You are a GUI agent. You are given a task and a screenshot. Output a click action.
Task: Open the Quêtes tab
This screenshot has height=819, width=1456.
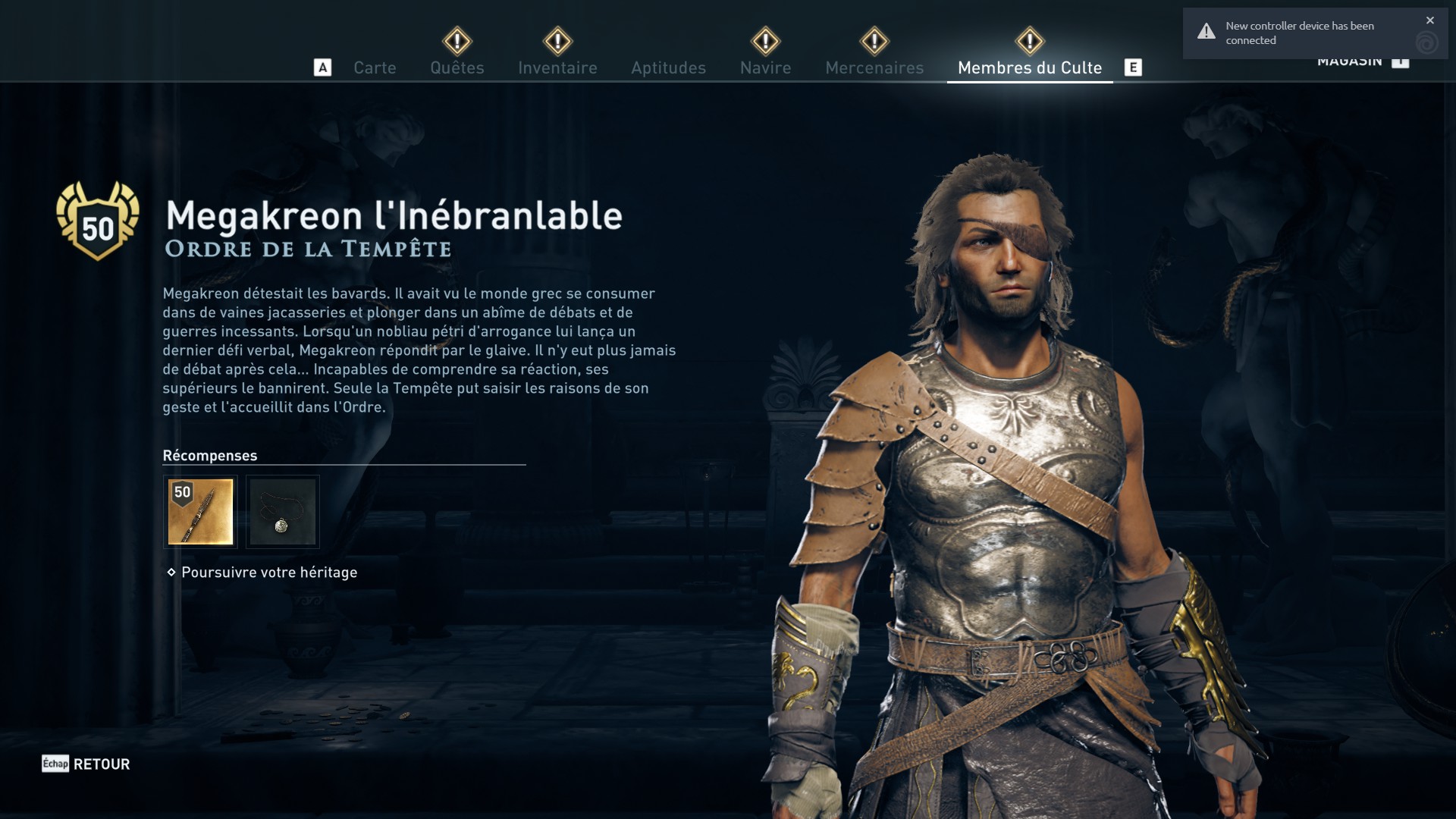tap(457, 67)
